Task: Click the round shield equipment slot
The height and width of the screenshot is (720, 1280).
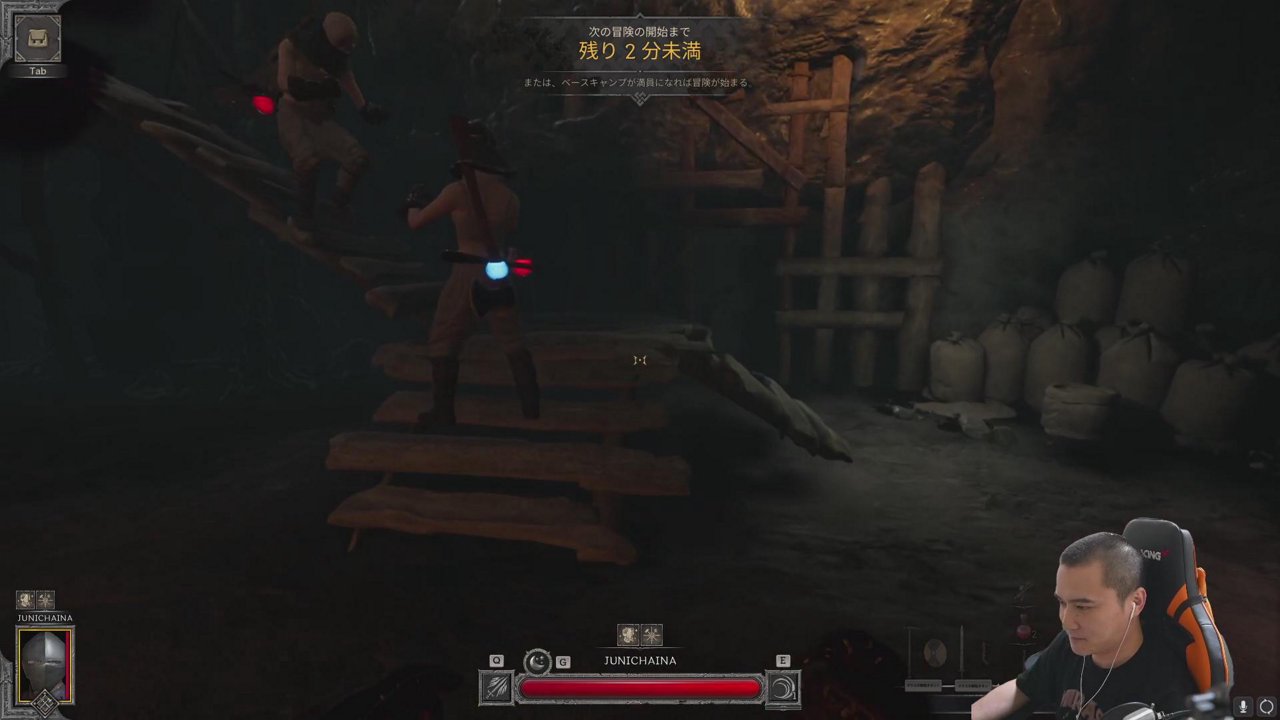Action: 936,653
